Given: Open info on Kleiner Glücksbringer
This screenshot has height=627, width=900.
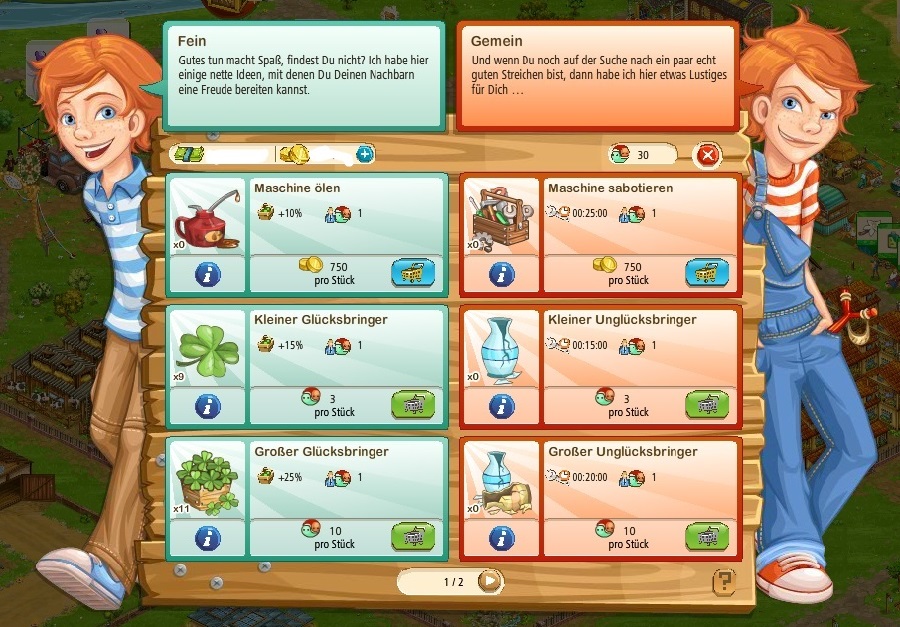Looking at the screenshot, I should pos(207,406).
